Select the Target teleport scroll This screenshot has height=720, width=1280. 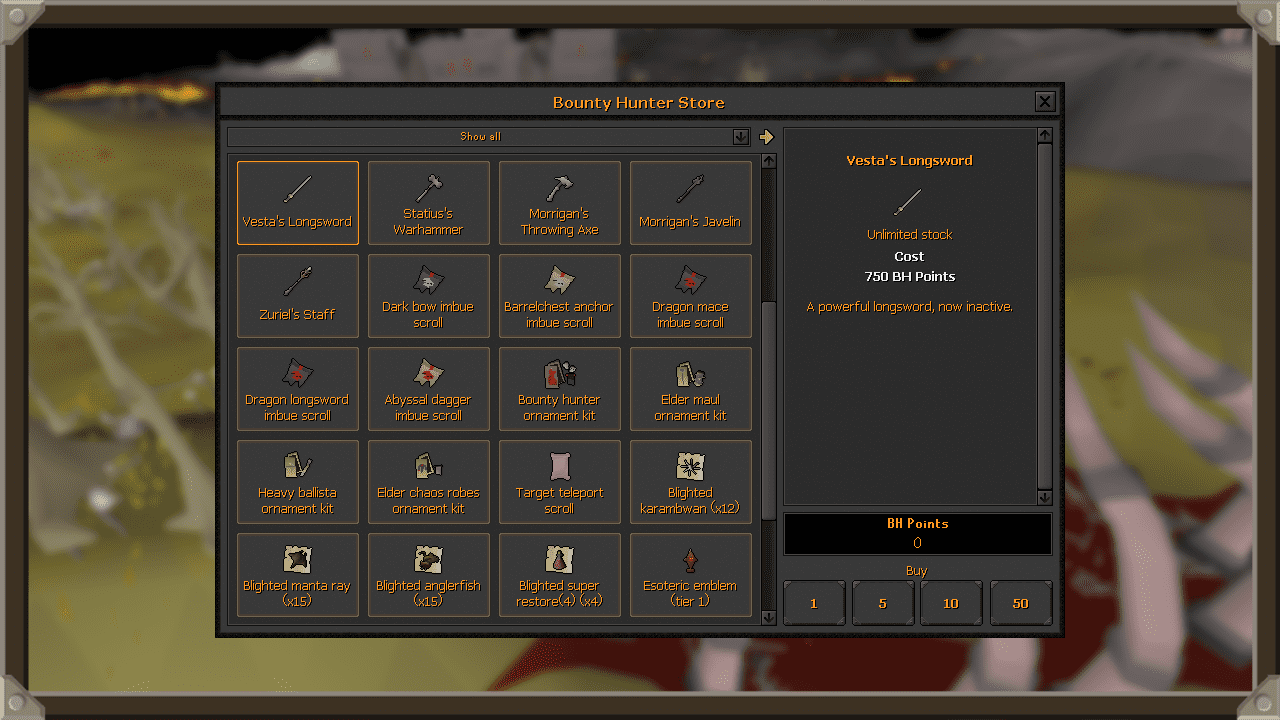pyautogui.click(x=559, y=482)
